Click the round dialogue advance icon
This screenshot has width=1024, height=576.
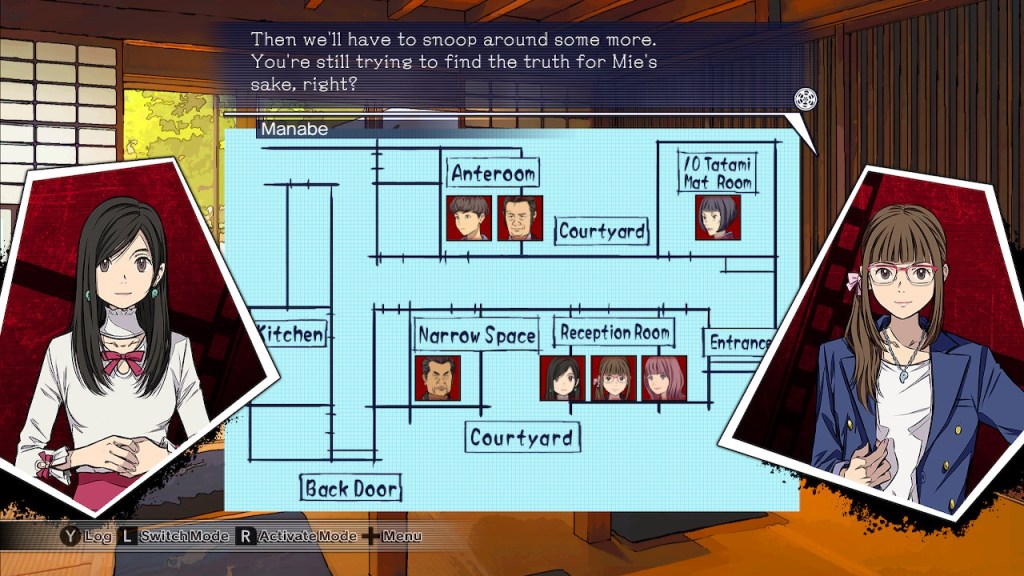click(806, 99)
